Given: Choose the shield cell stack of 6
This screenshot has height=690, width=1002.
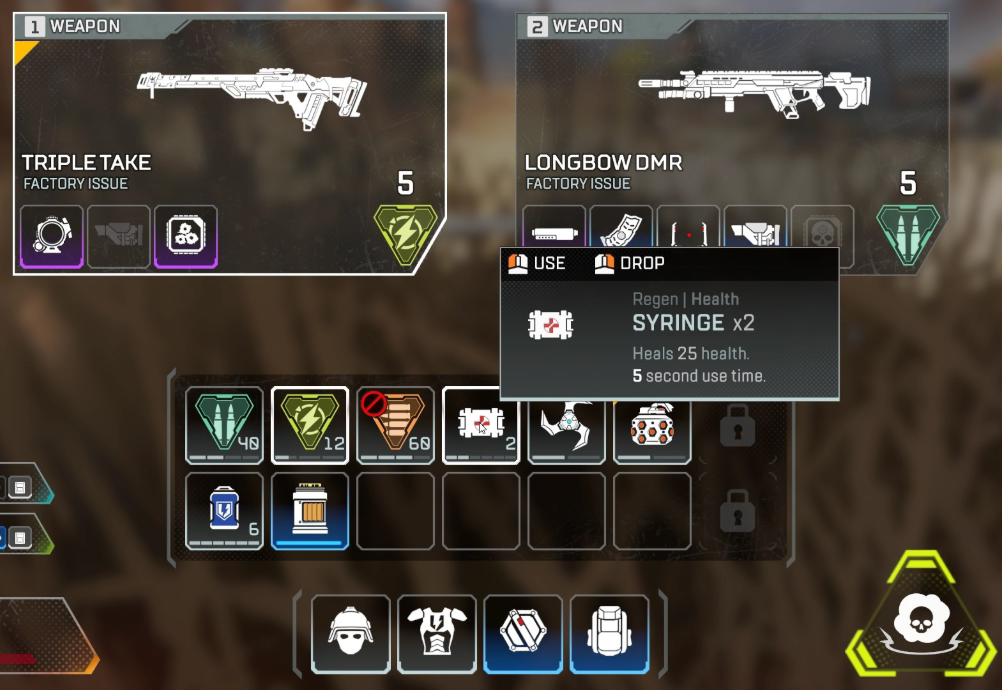Looking at the screenshot, I should [x=225, y=511].
